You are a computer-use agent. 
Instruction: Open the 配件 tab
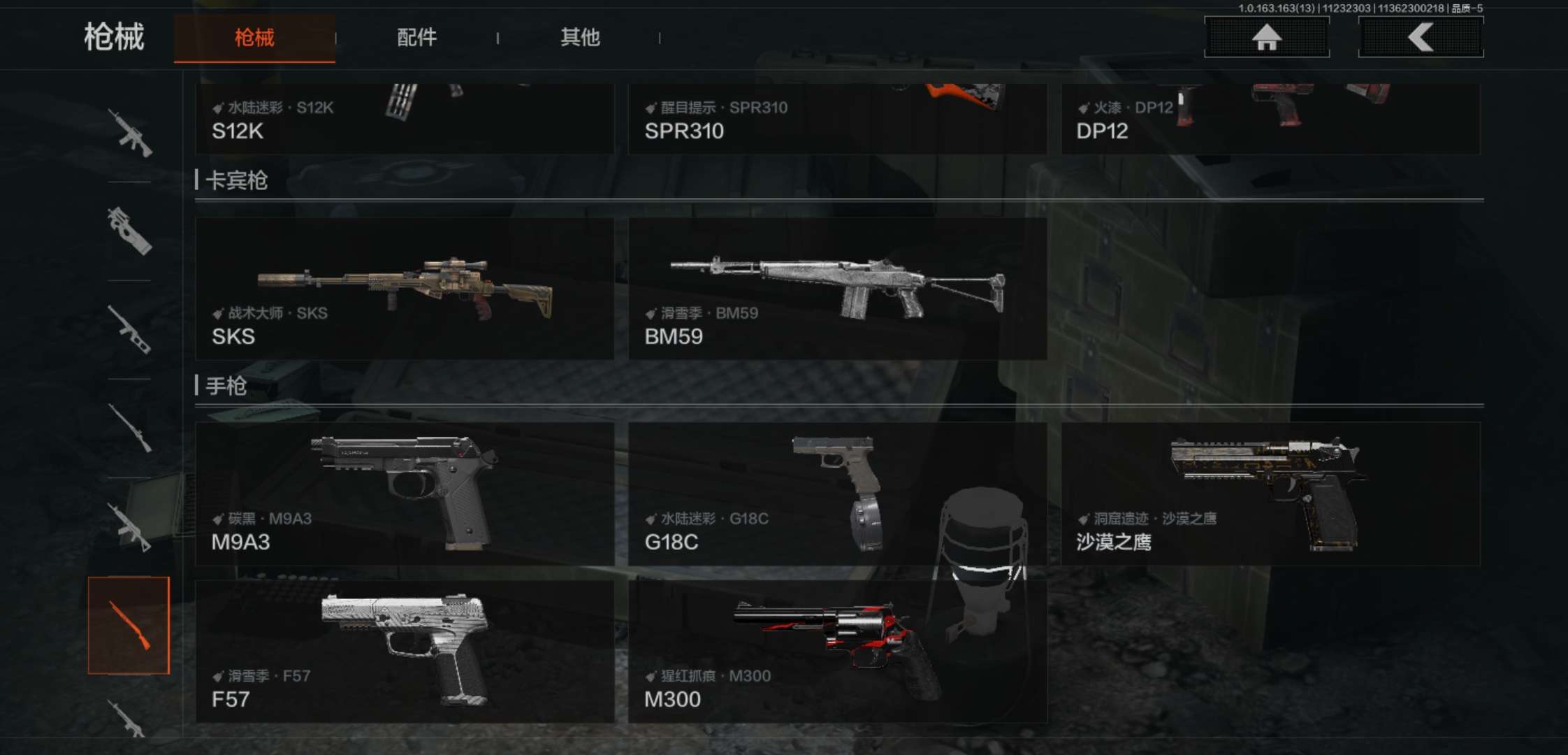(x=416, y=38)
